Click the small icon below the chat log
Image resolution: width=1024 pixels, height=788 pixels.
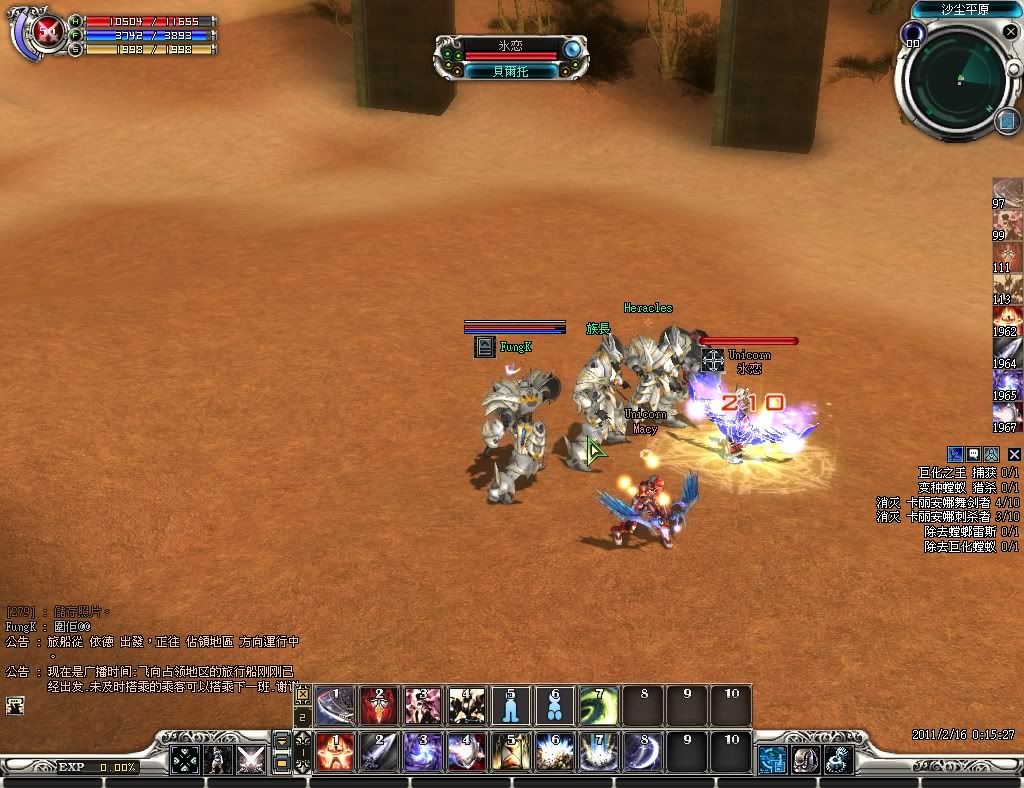click(x=14, y=705)
